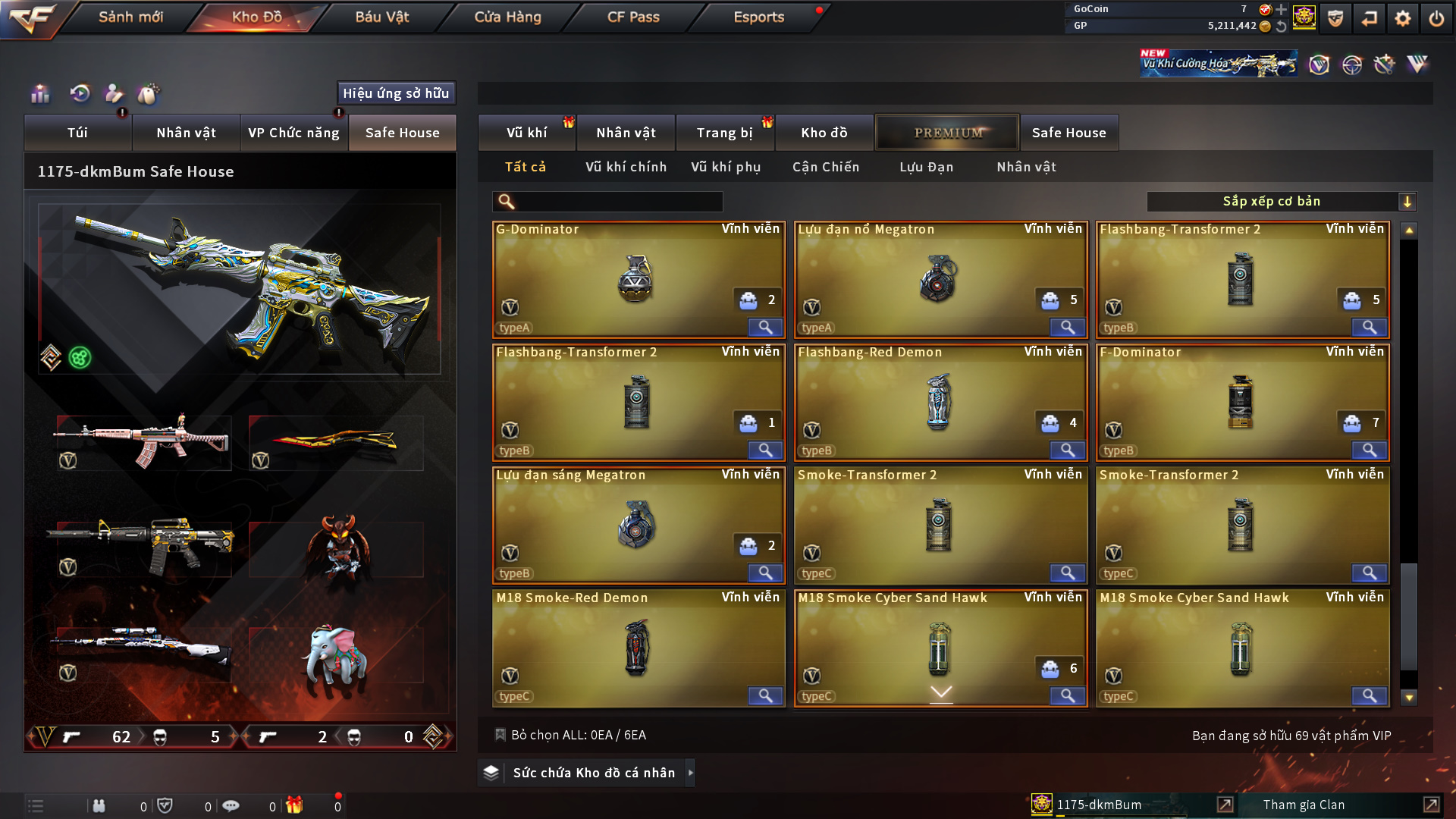Choose the Vũ khí chính filter
The image size is (1456, 819).
pyautogui.click(x=626, y=167)
